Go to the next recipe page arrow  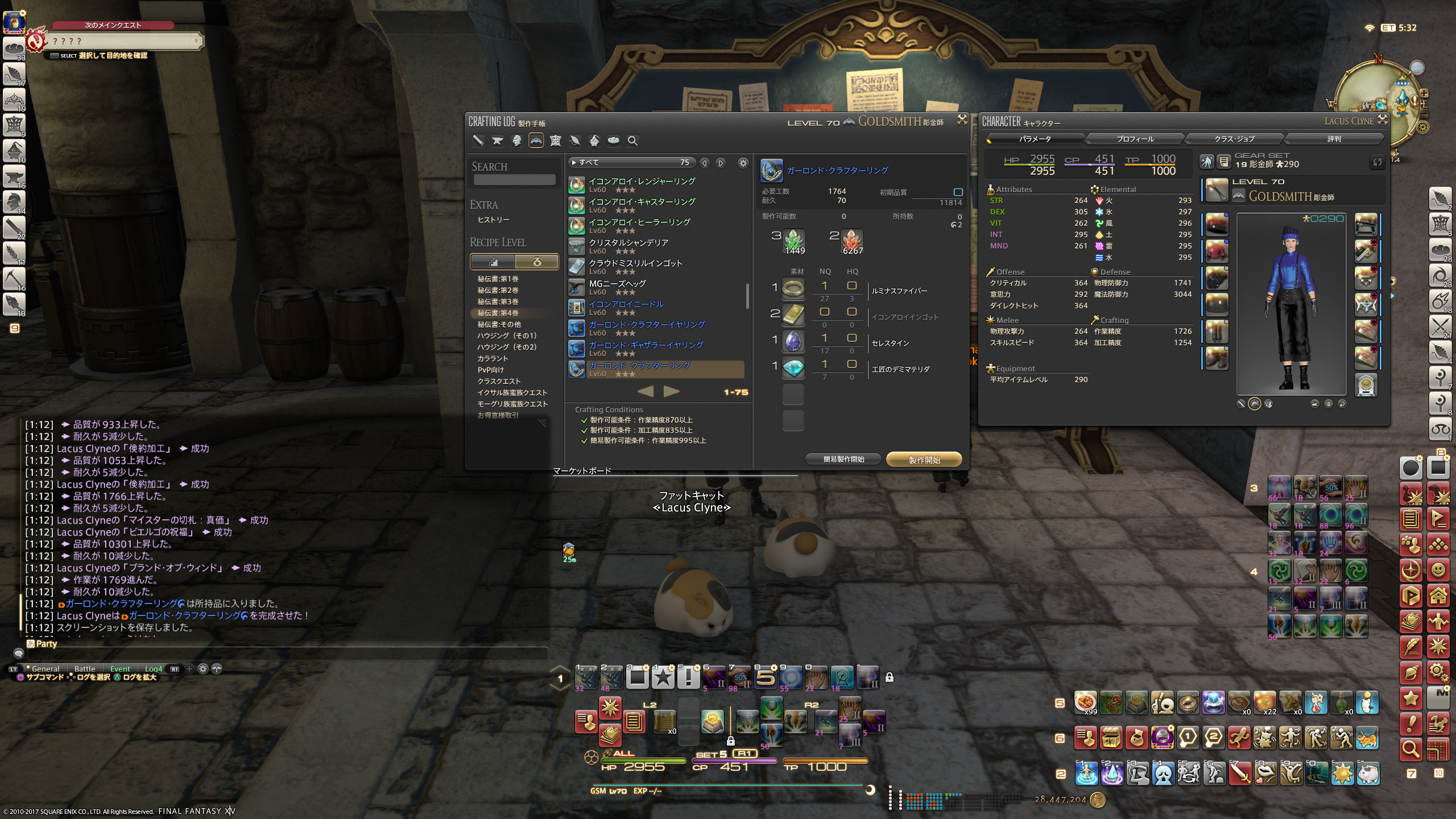[672, 391]
